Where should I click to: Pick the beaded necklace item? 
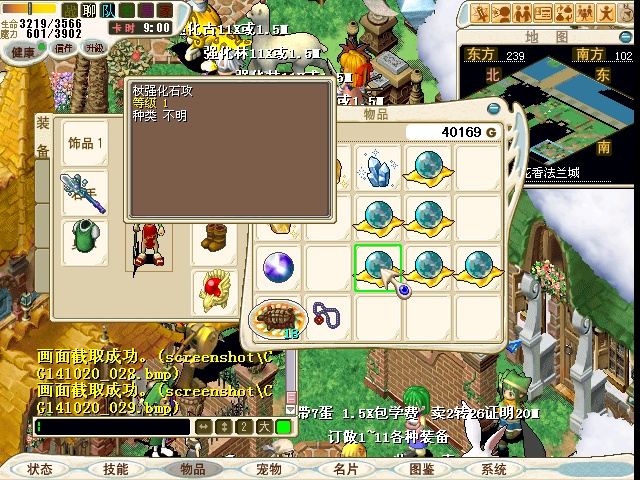[327, 316]
